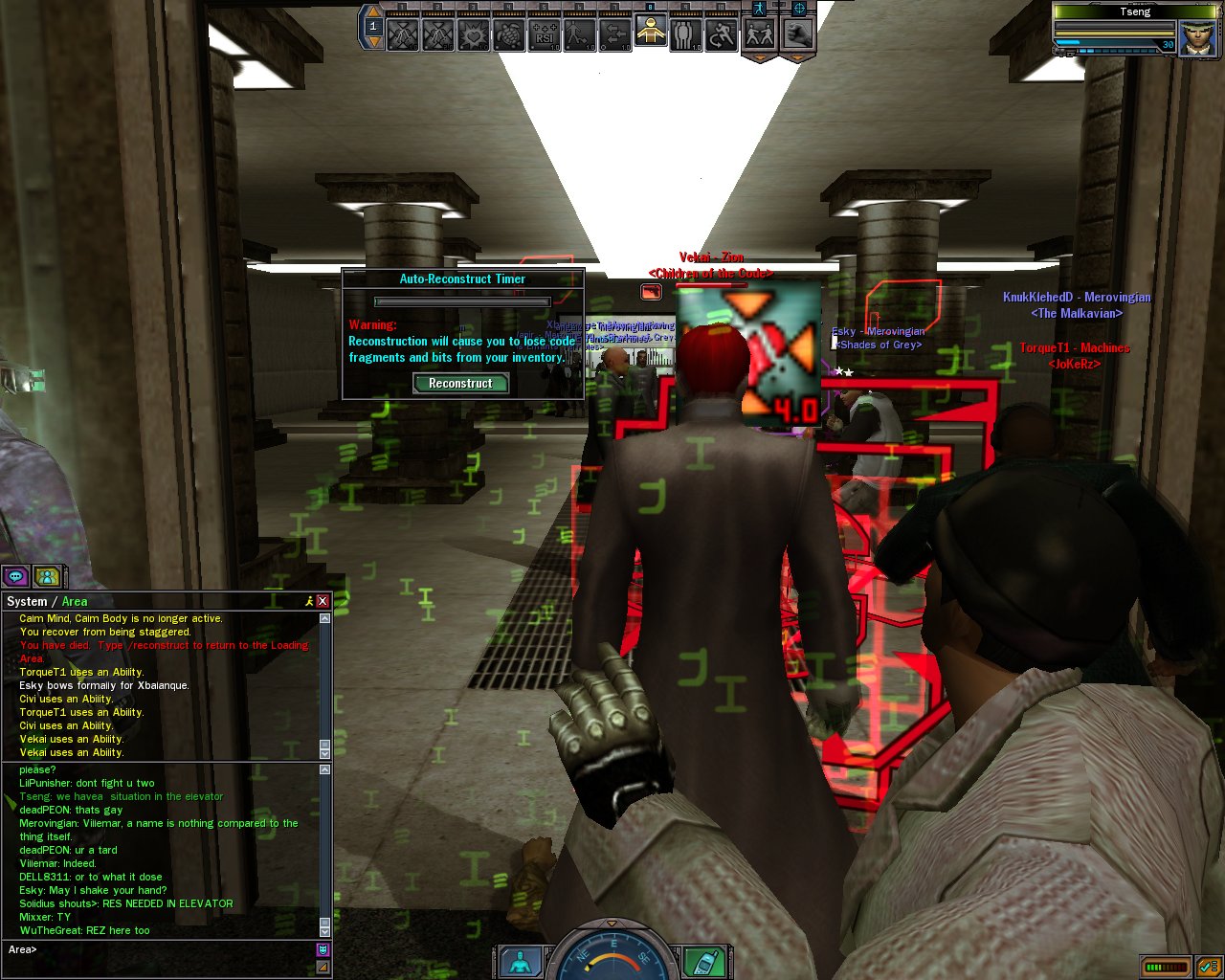Open the purple chat bubble panel
Viewport: 1225px width, 980px height.
tap(15, 576)
